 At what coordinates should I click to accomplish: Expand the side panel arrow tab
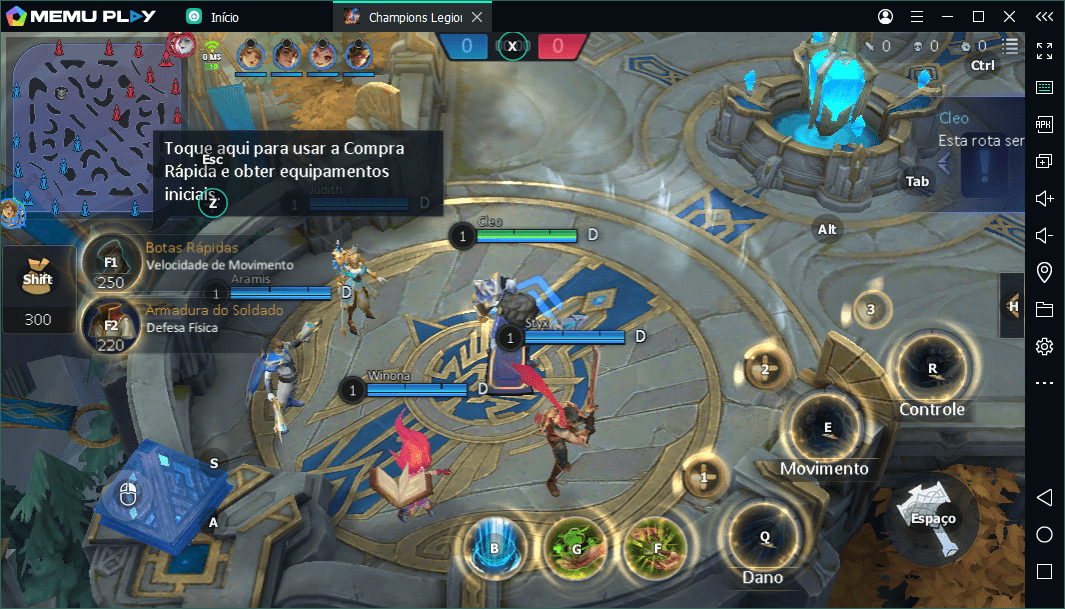point(1013,306)
